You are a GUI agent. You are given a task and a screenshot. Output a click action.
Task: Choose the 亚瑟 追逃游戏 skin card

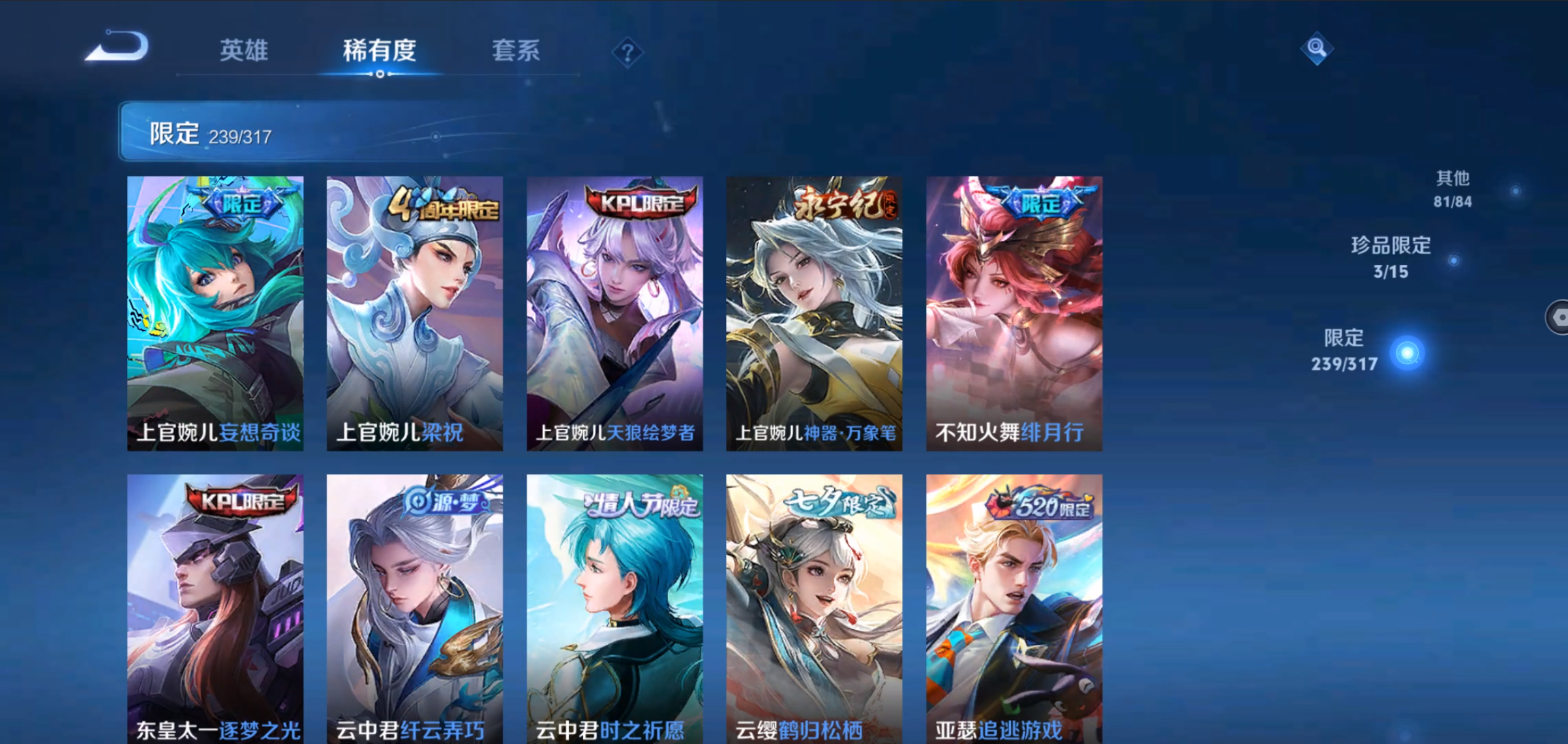point(1014,608)
